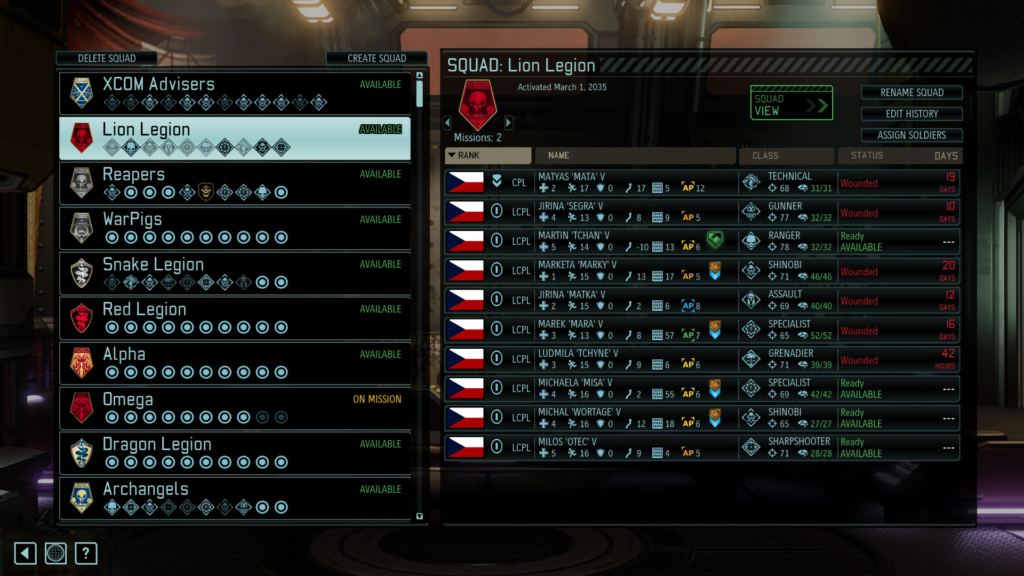Open the Squad View button
1024x576 pixels.
pyautogui.click(x=791, y=103)
